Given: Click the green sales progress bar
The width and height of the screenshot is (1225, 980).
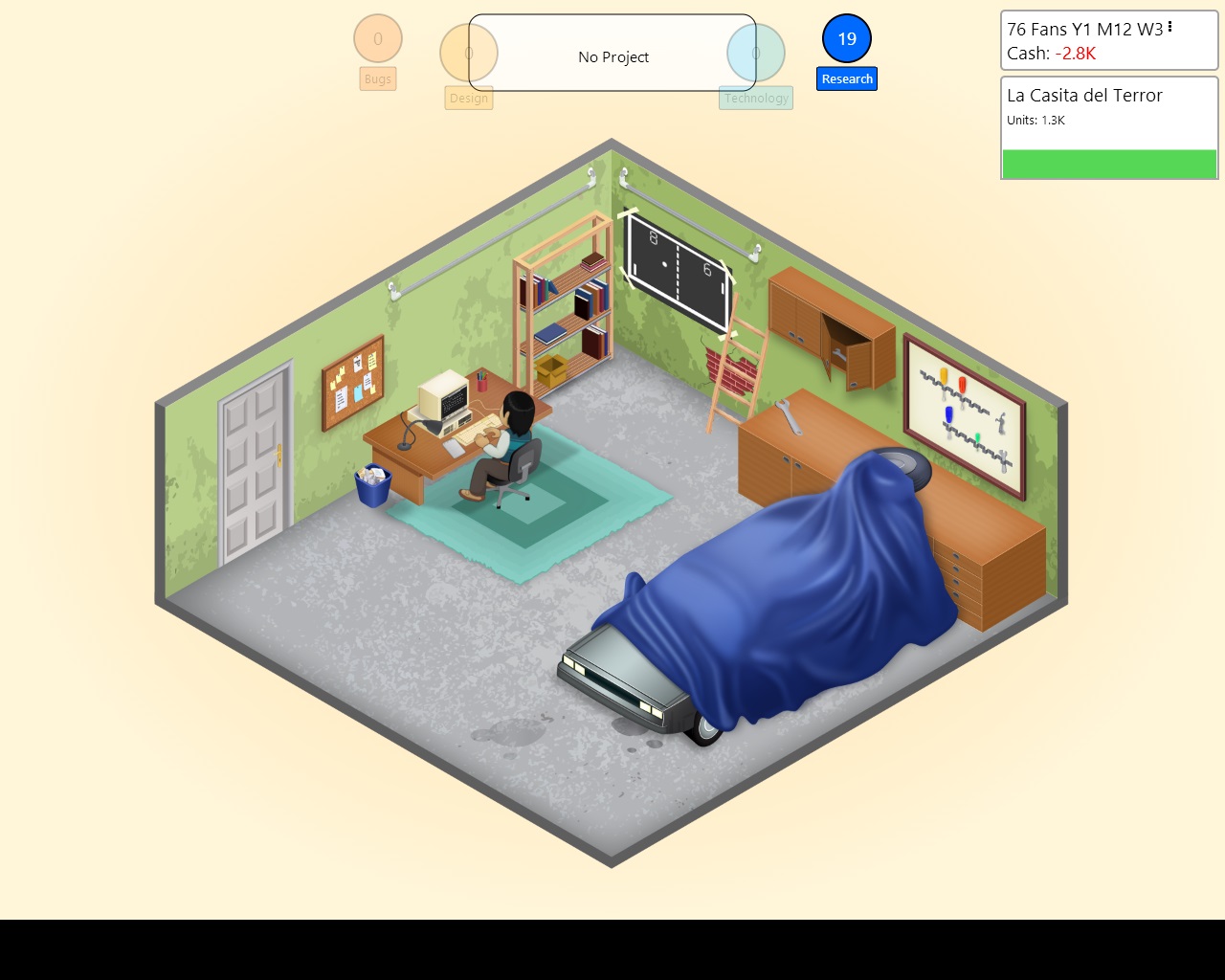Looking at the screenshot, I should click(x=1108, y=164).
